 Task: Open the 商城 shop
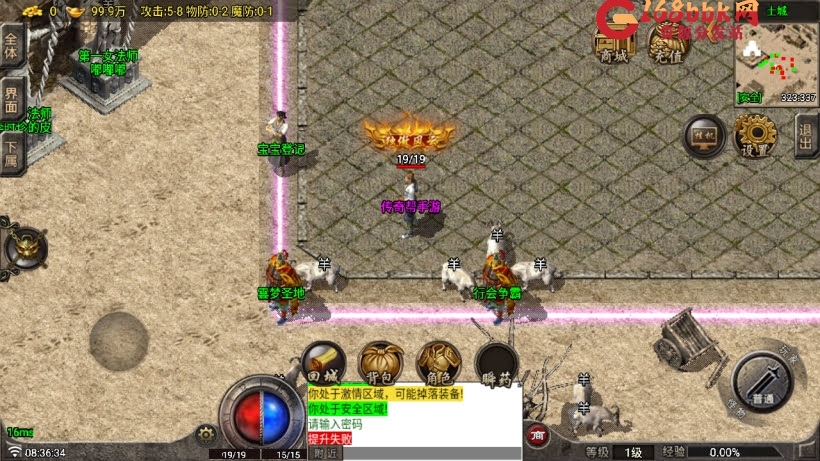coord(614,43)
